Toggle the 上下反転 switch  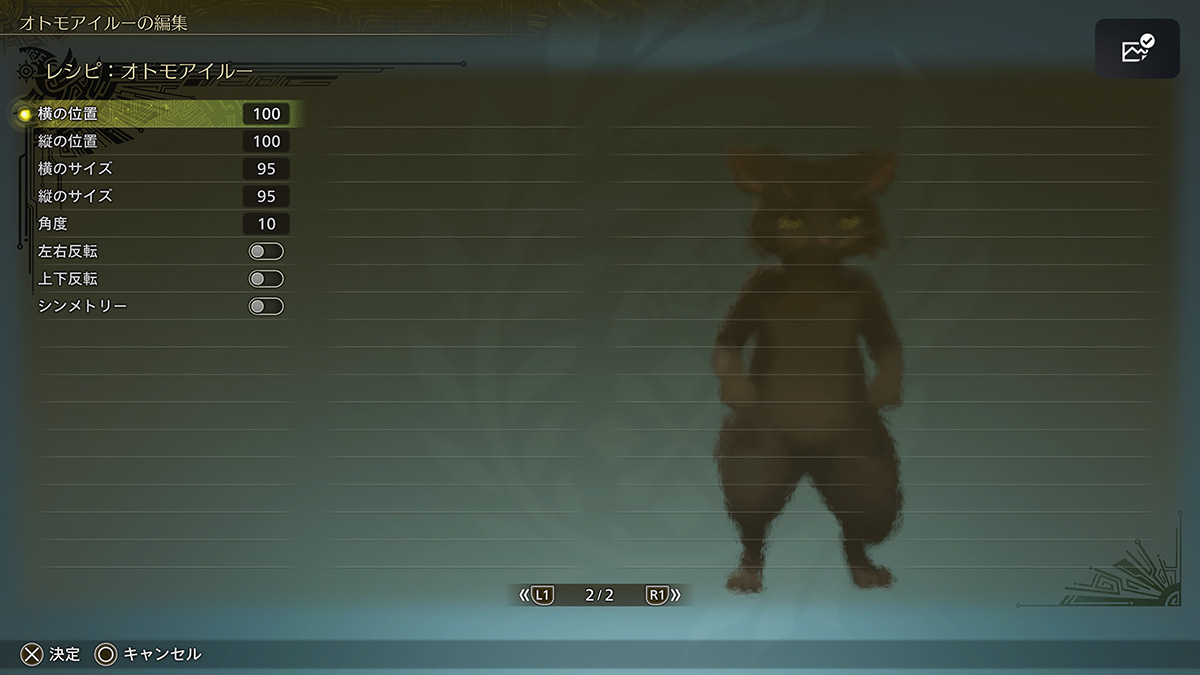[x=266, y=279]
